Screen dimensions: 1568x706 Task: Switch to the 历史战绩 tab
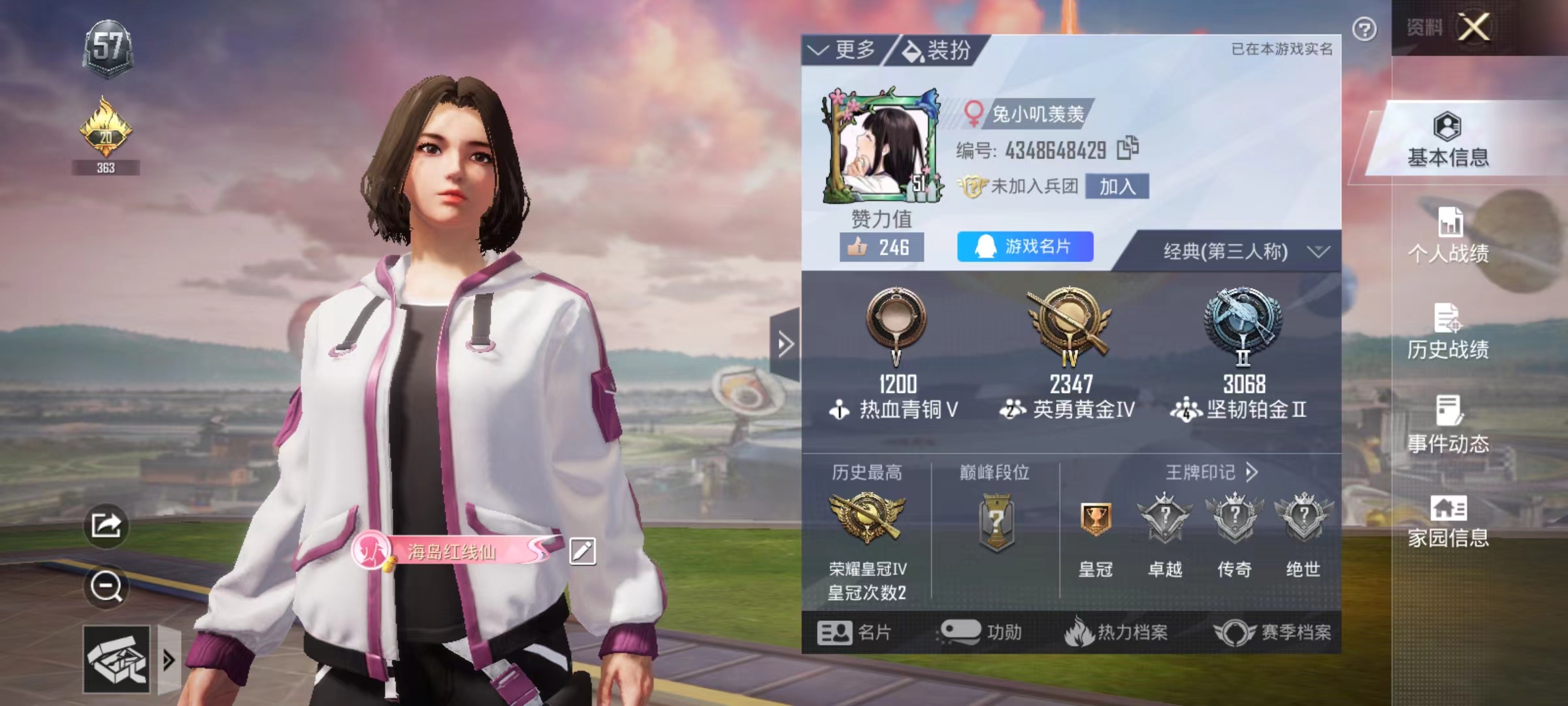click(x=1448, y=332)
